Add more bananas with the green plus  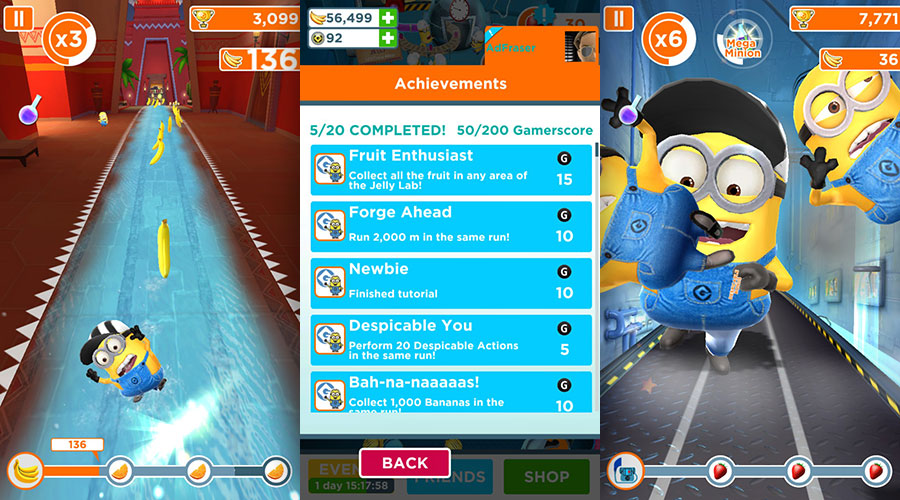(x=388, y=17)
